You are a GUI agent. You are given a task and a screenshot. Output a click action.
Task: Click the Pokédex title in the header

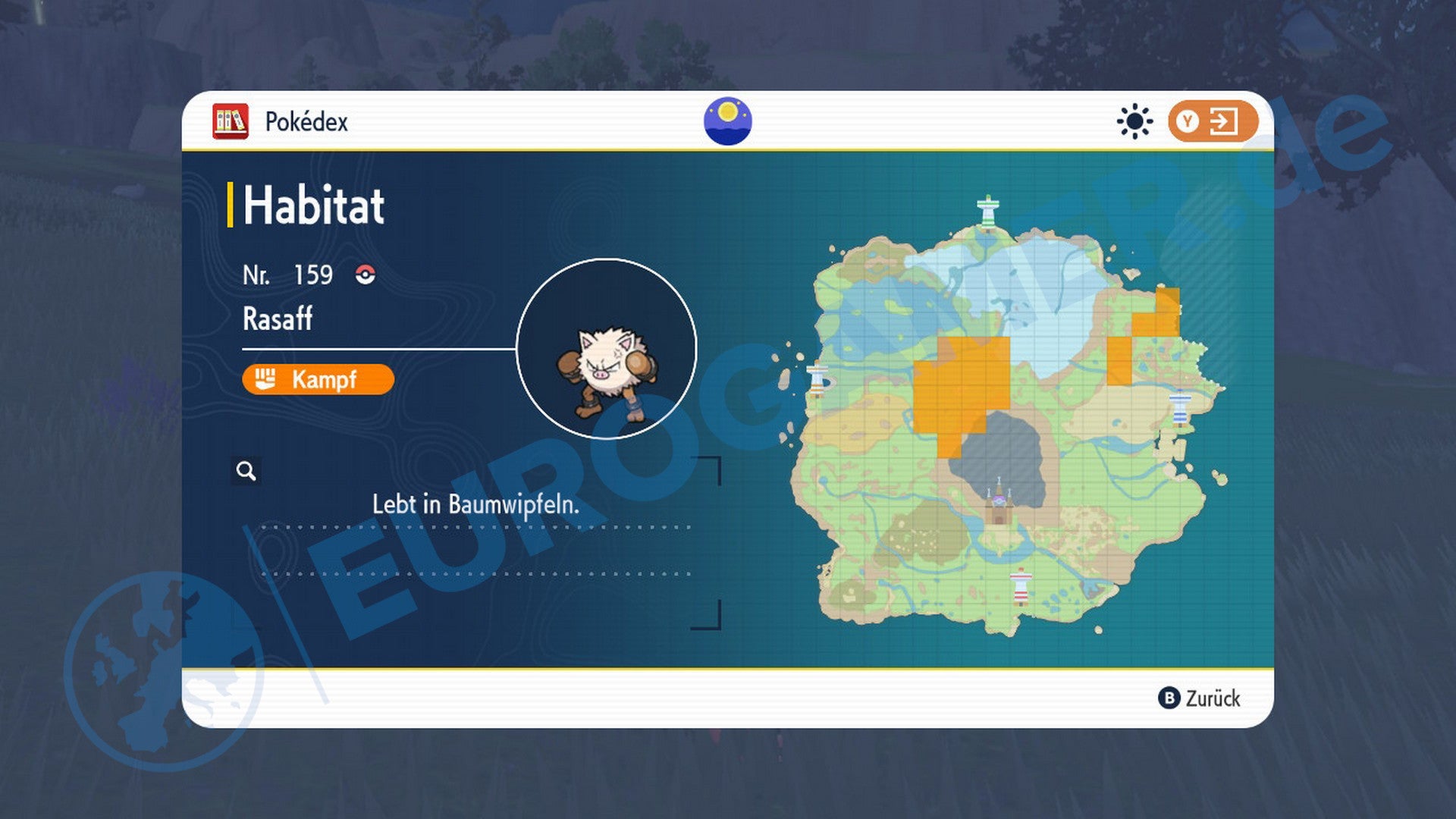click(x=306, y=121)
